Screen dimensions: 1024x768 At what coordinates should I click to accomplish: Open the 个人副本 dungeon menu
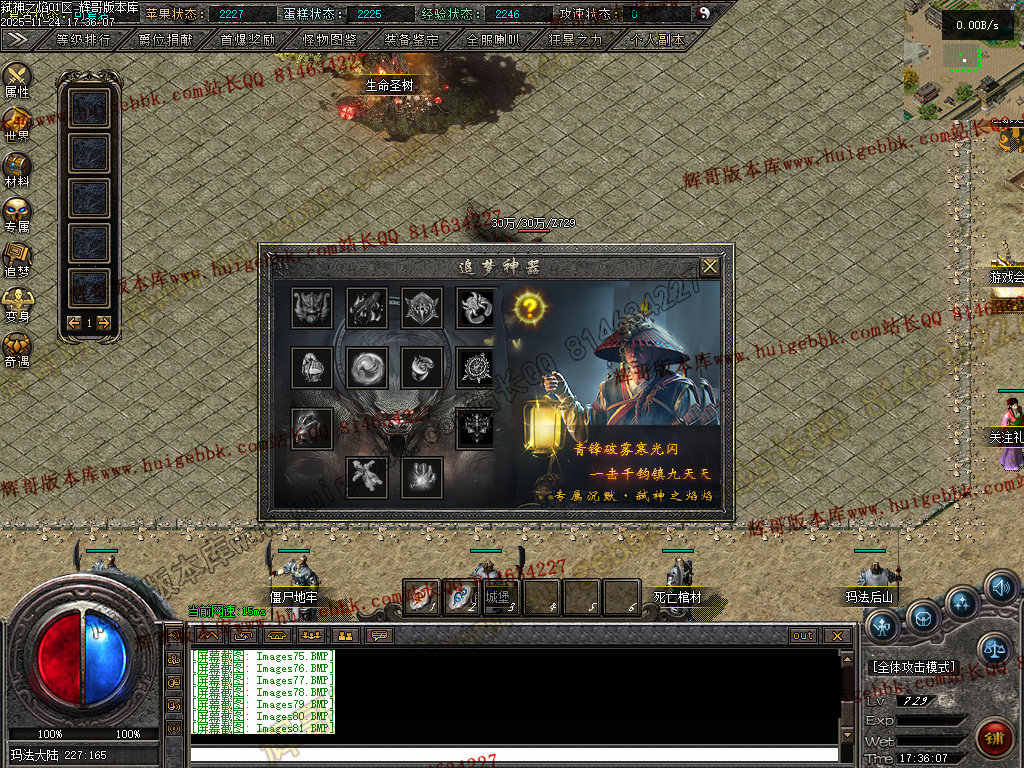[x=658, y=40]
